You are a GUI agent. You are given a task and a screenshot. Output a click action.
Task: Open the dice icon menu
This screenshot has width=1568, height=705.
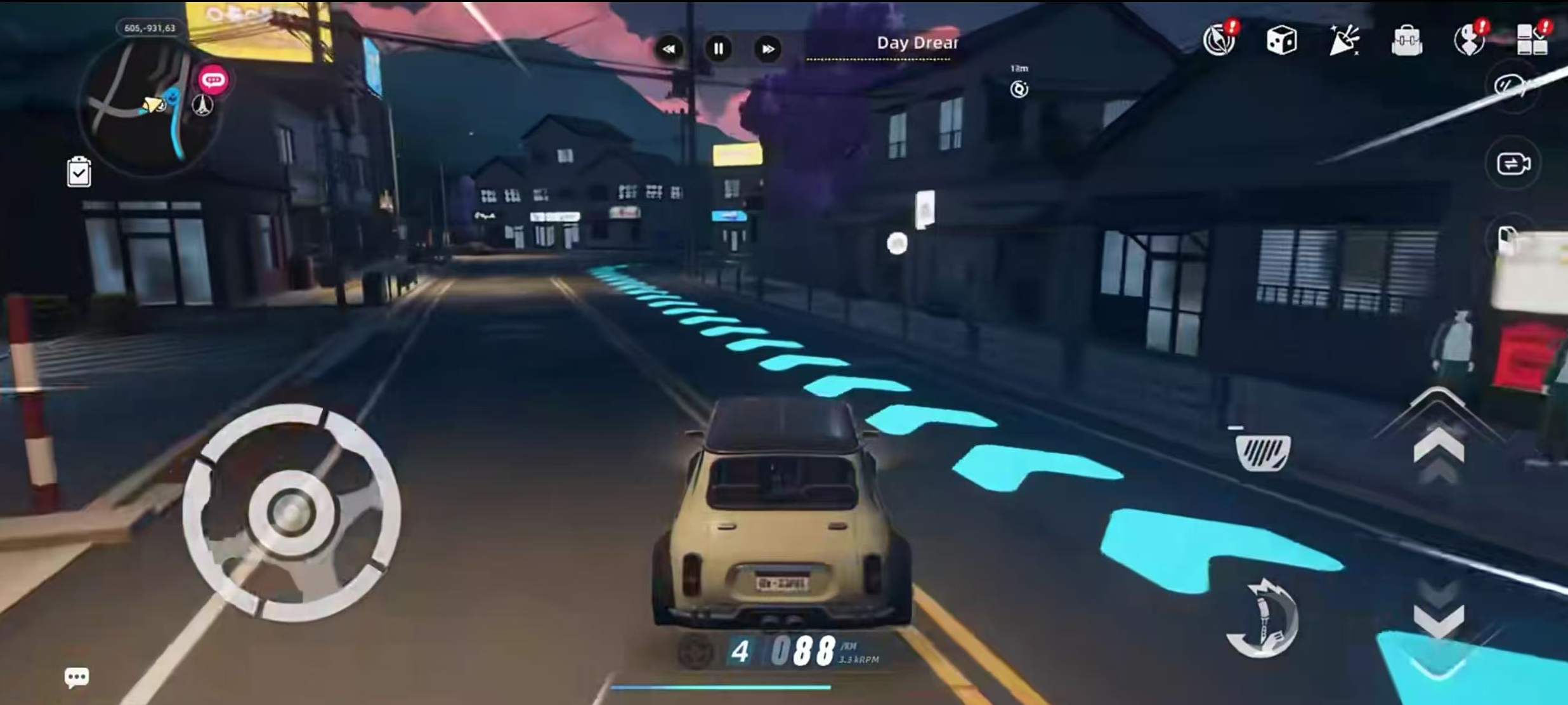tap(1281, 41)
